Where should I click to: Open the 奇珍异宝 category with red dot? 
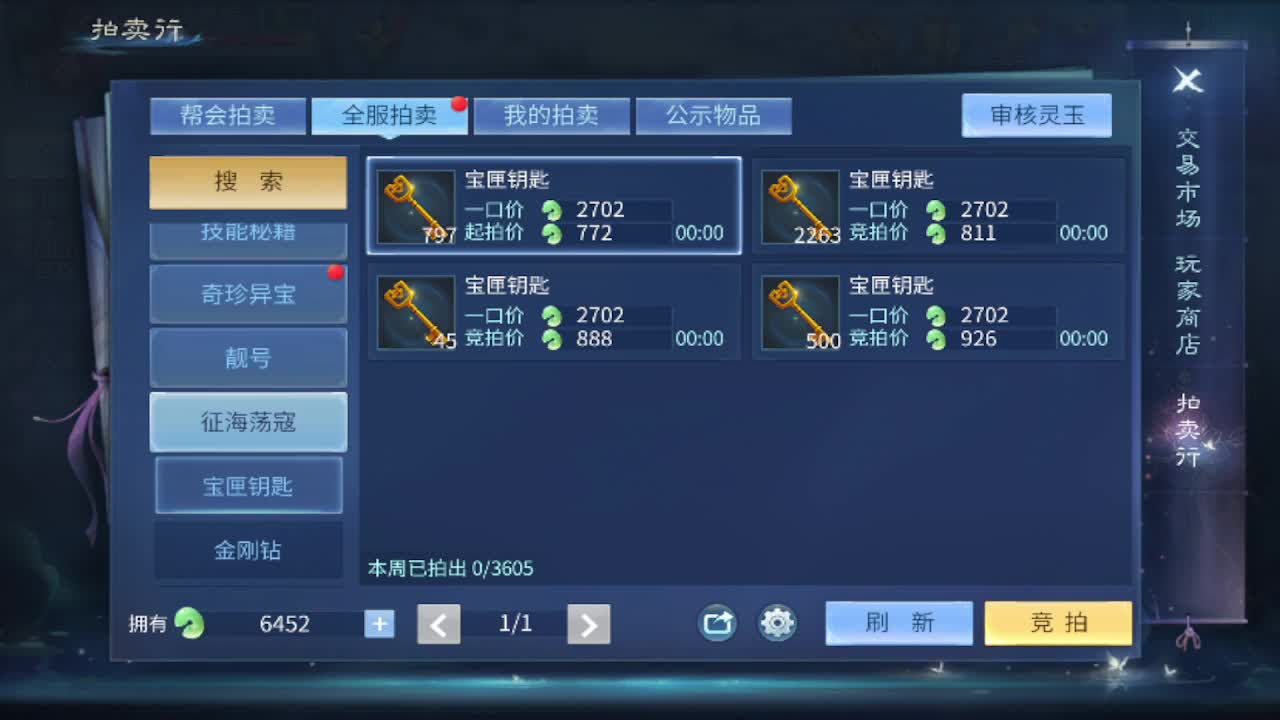pyautogui.click(x=248, y=294)
